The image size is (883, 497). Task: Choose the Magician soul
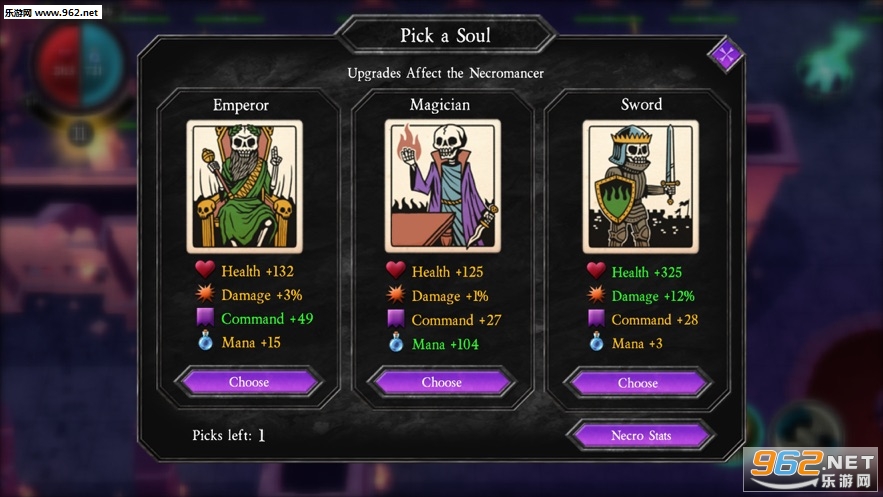tap(441, 382)
